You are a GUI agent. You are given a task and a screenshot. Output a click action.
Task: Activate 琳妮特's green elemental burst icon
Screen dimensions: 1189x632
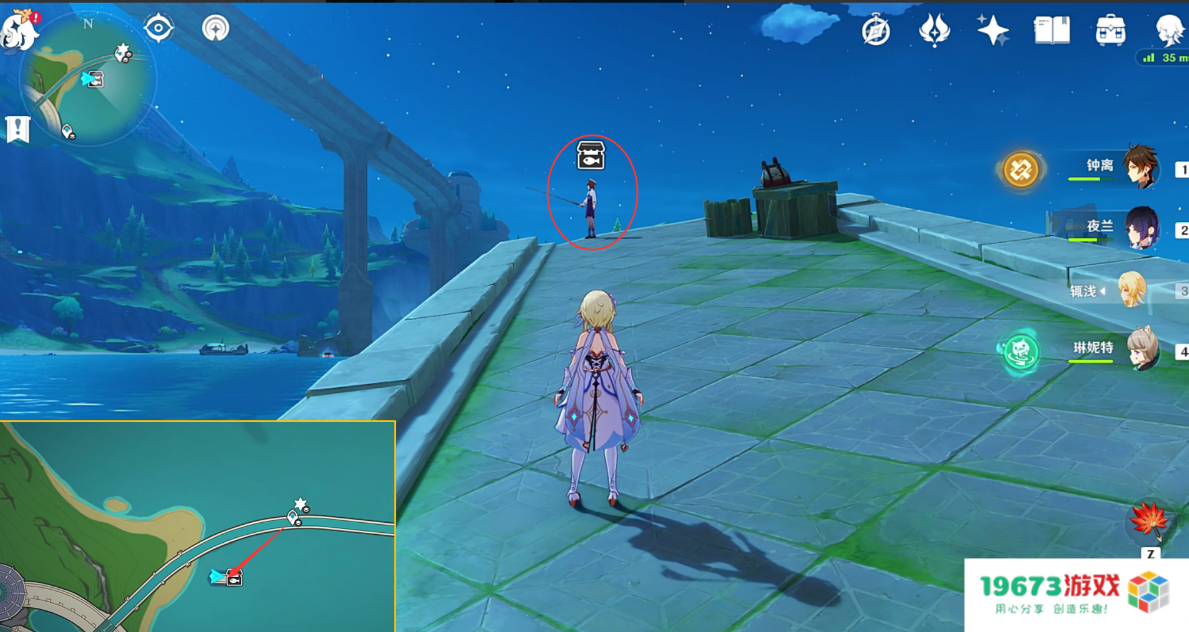coord(1021,351)
